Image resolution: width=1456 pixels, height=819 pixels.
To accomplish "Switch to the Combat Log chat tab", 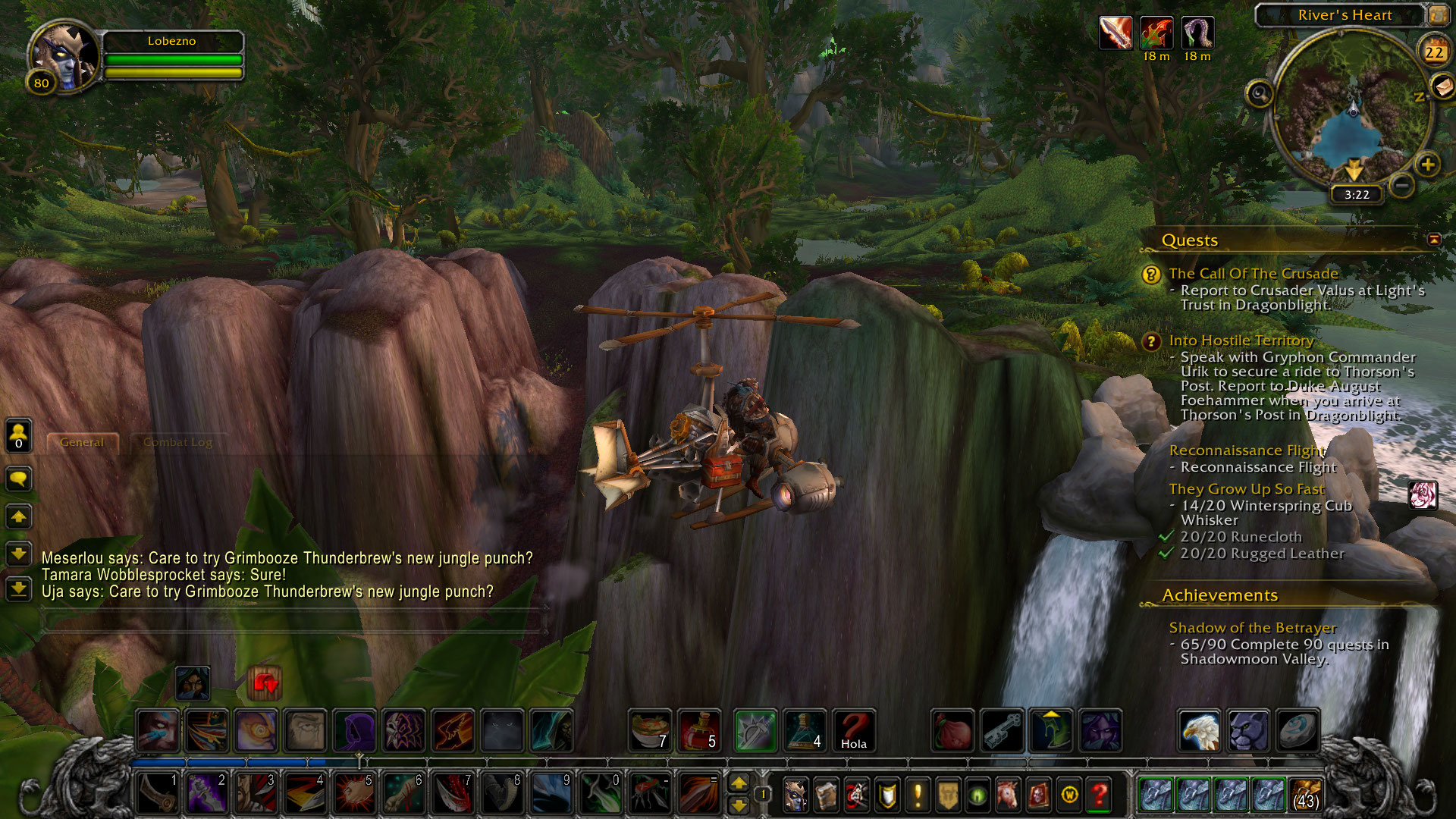I will [177, 442].
